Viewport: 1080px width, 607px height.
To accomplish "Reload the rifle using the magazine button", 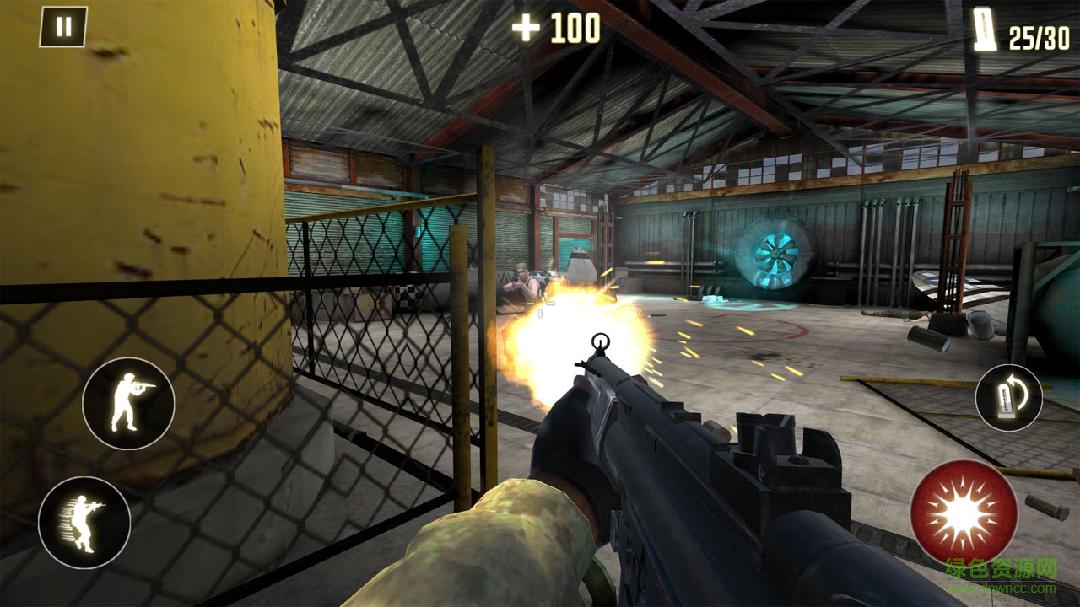I will coord(1008,397).
